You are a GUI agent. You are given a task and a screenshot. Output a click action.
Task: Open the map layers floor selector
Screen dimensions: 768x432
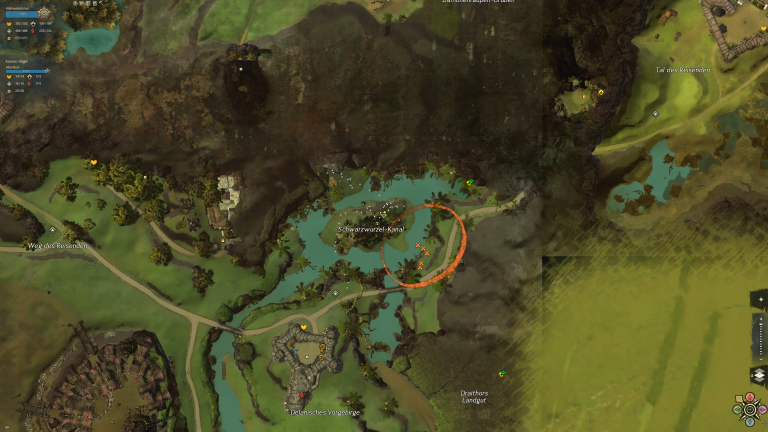(x=759, y=376)
